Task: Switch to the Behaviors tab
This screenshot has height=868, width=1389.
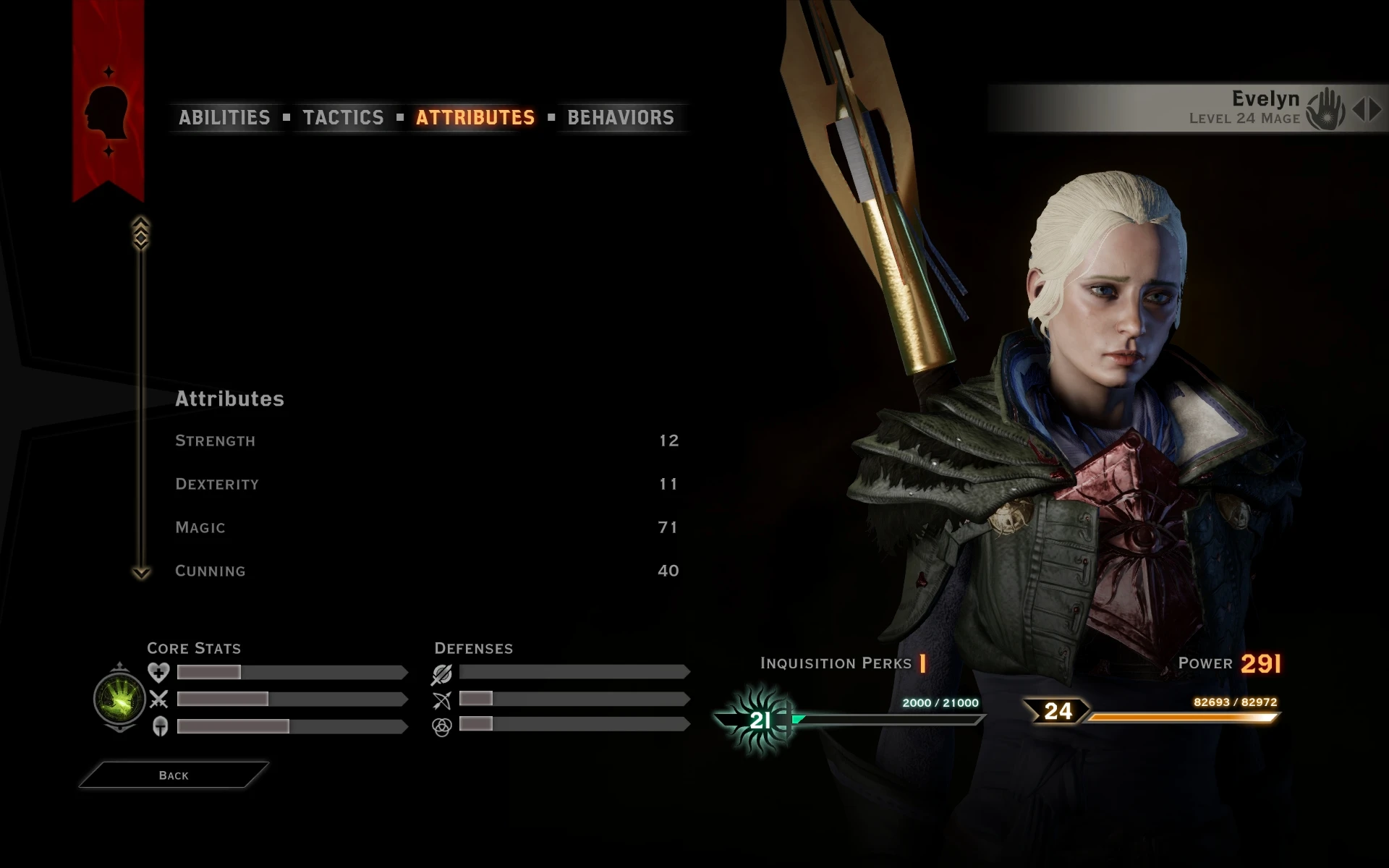Action: coord(620,117)
